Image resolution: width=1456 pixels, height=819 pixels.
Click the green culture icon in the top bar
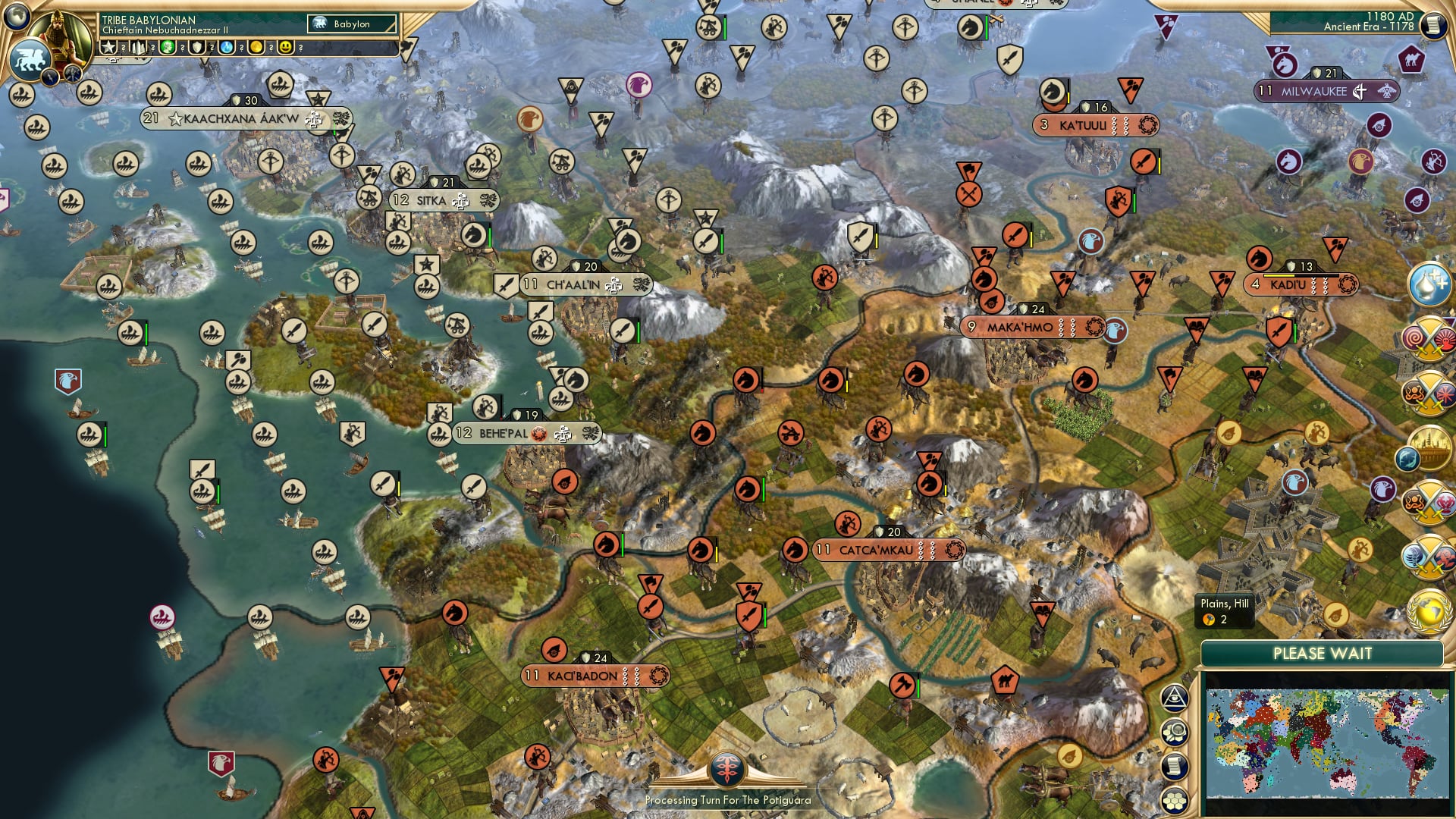[x=167, y=48]
